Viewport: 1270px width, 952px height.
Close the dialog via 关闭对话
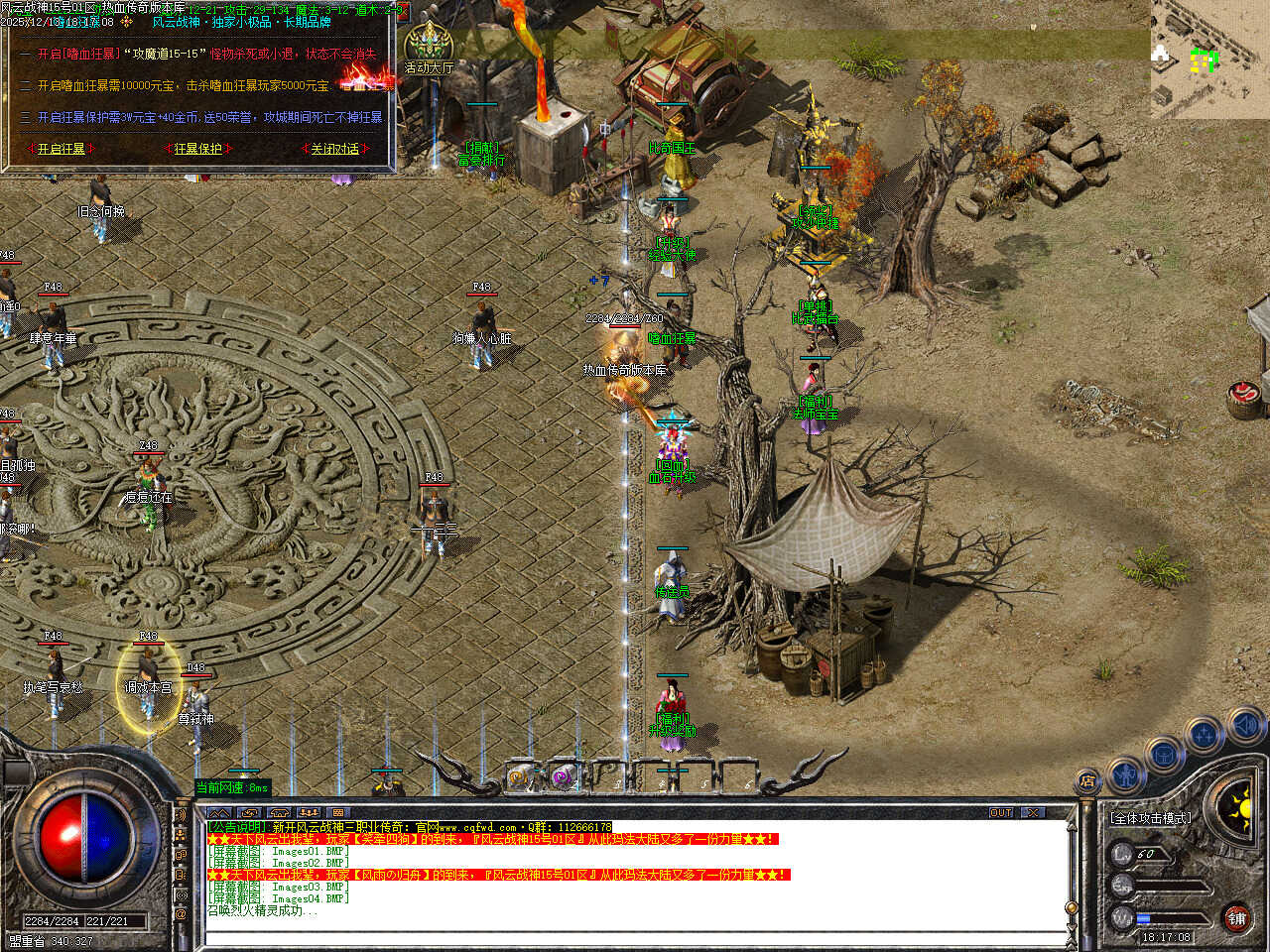click(x=334, y=149)
